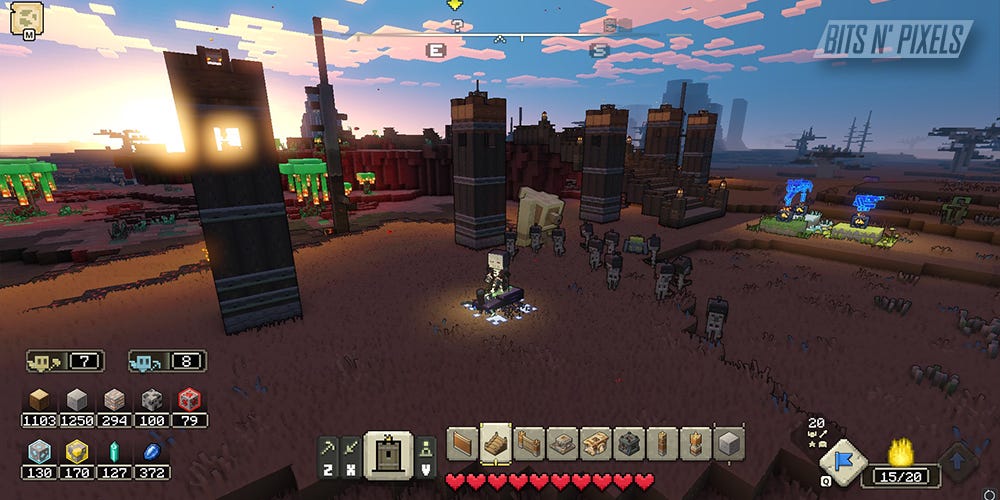Activate the blue banner flag button
Image resolution: width=1000 pixels, height=500 pixels.
[x=836, y=460]
